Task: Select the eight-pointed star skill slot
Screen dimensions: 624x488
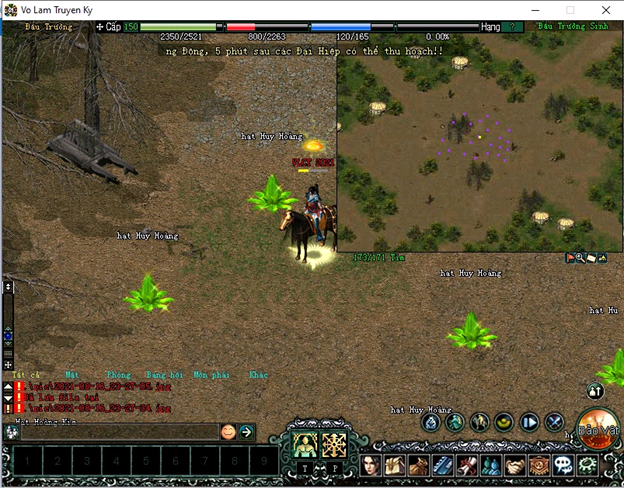Action: coord(335,442)
